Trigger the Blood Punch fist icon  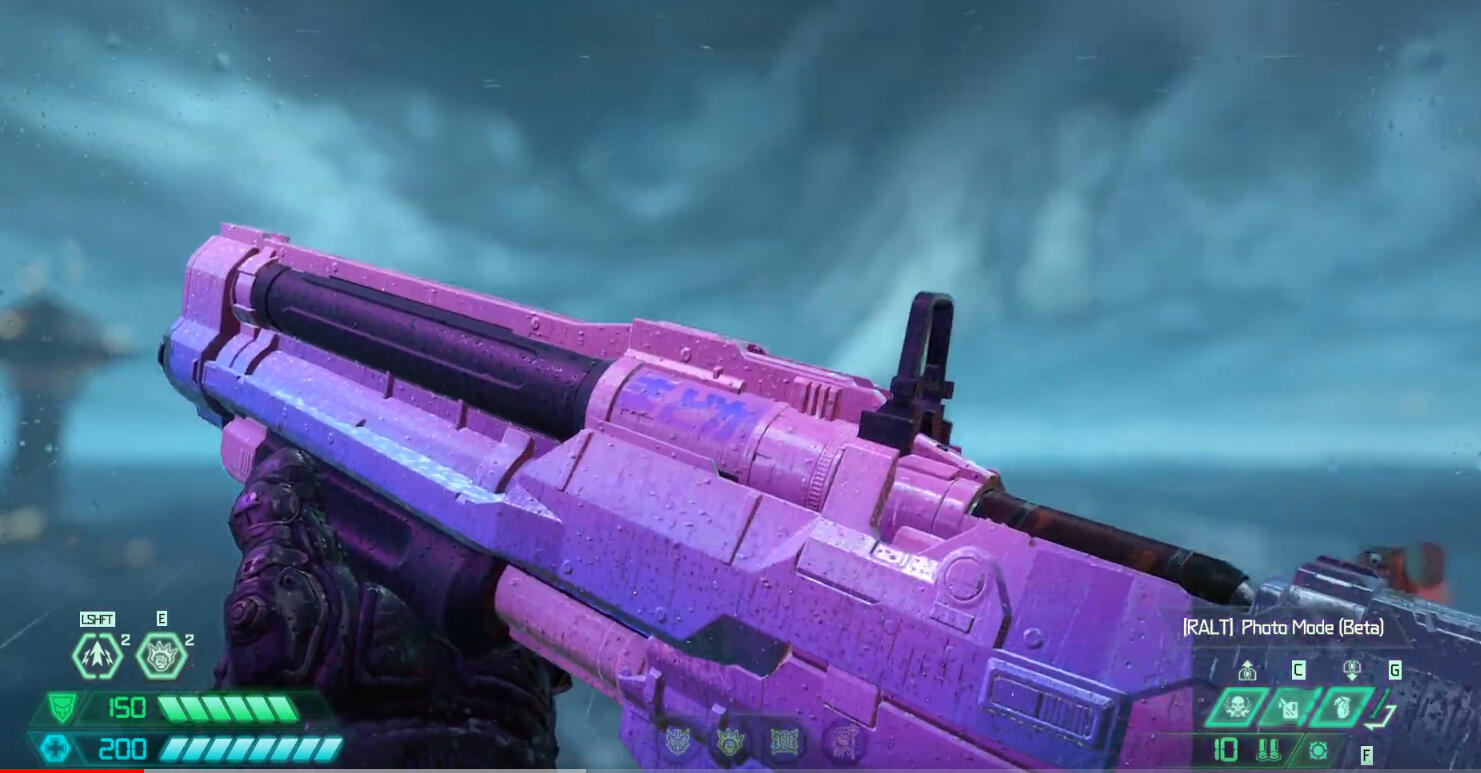161,656
